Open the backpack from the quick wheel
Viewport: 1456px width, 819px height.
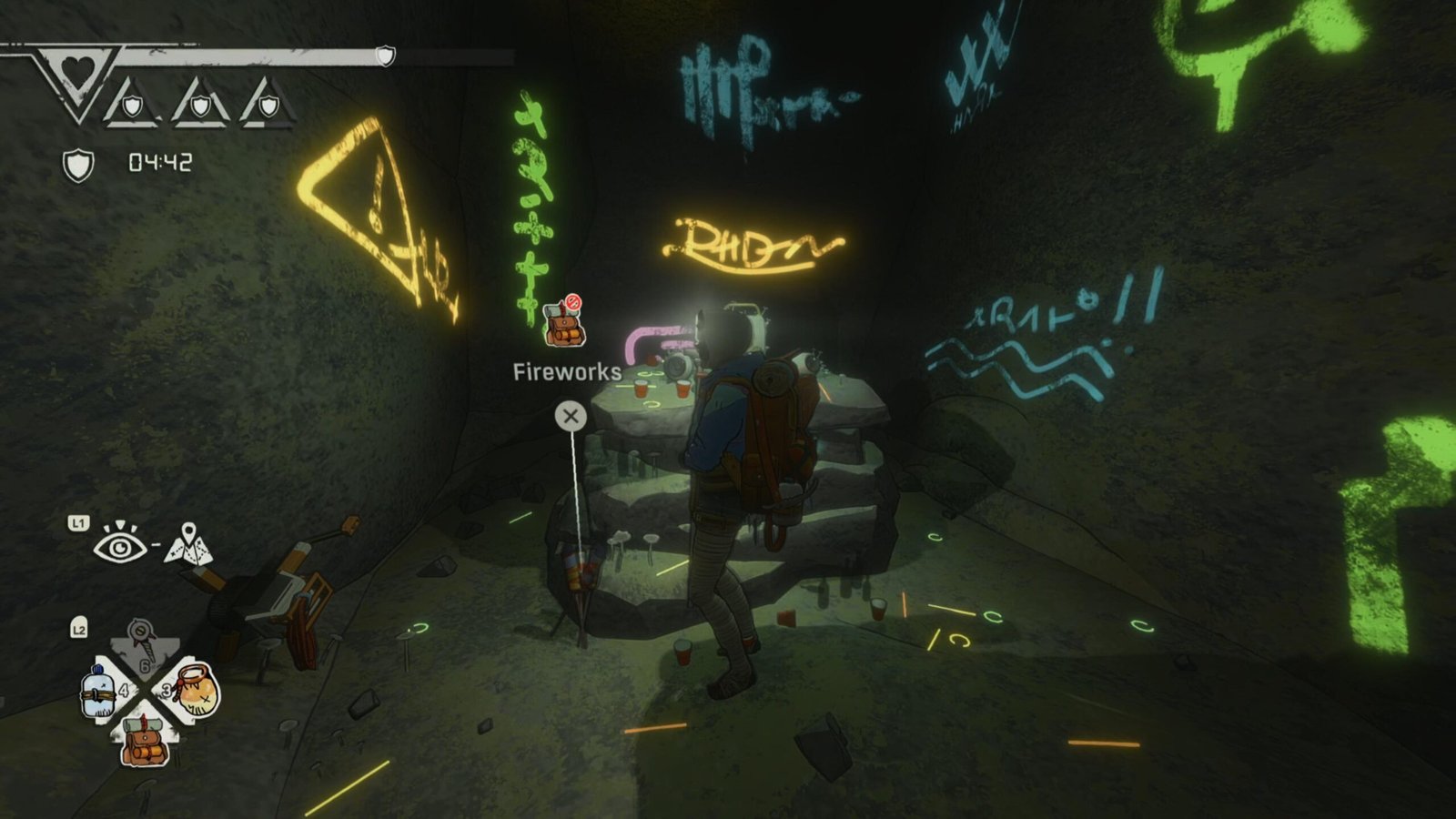[145, 741]
